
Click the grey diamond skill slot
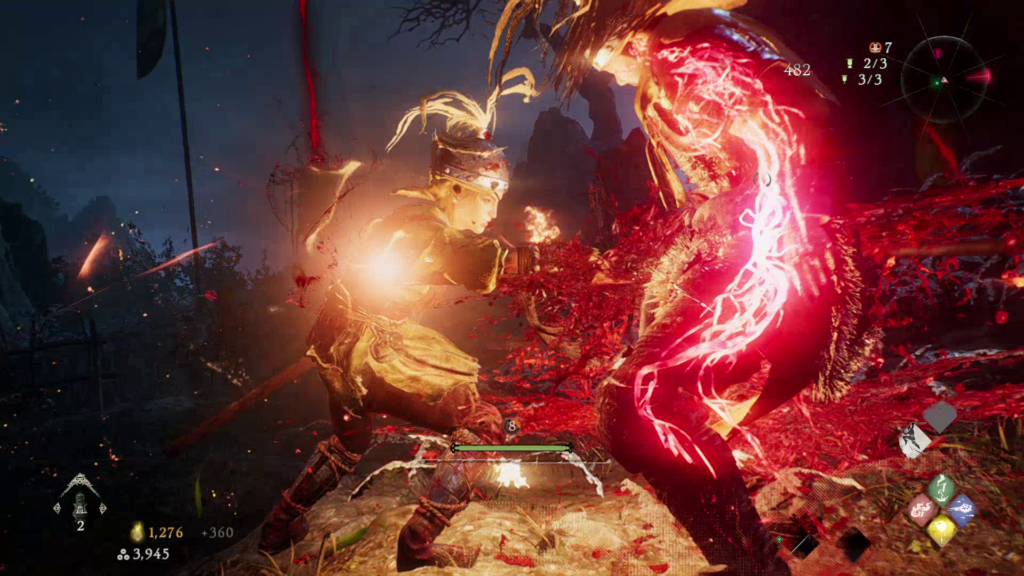pyautogui.click(x=940, y=416)
